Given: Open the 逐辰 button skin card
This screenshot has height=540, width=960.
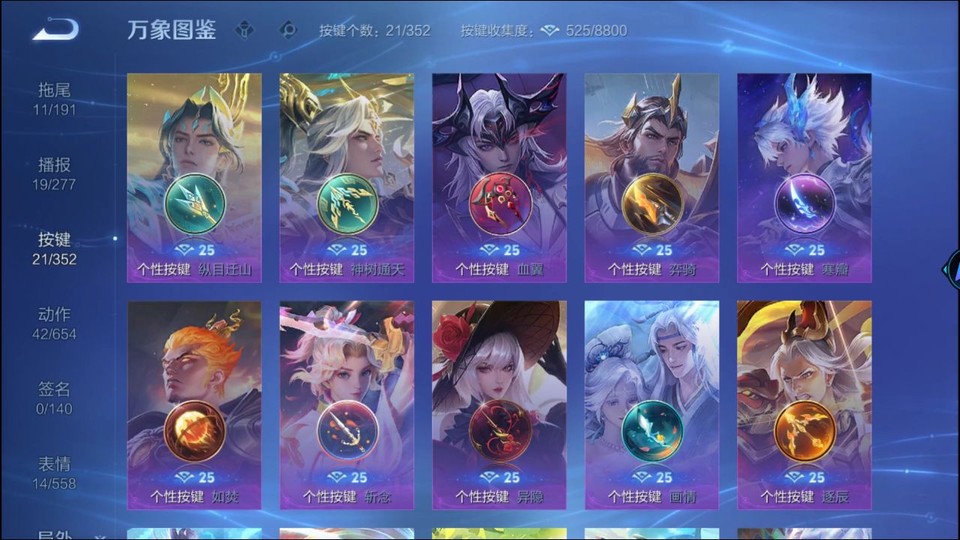Looking at the screenshot, I should coord(804,405).
